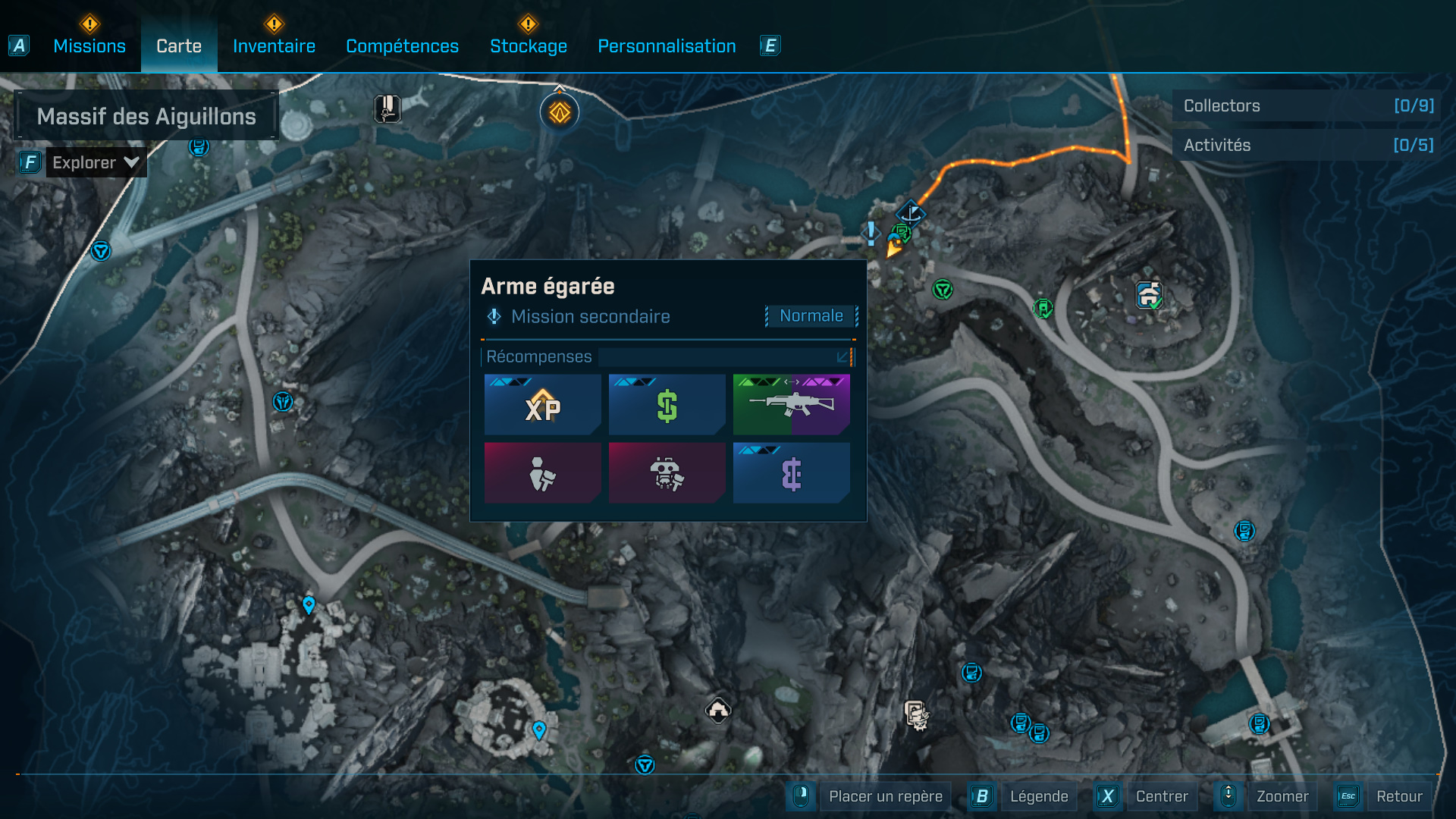The image size is (1456, 819).
Task: Click the Placer un repère button
Action: click(885, 796)
